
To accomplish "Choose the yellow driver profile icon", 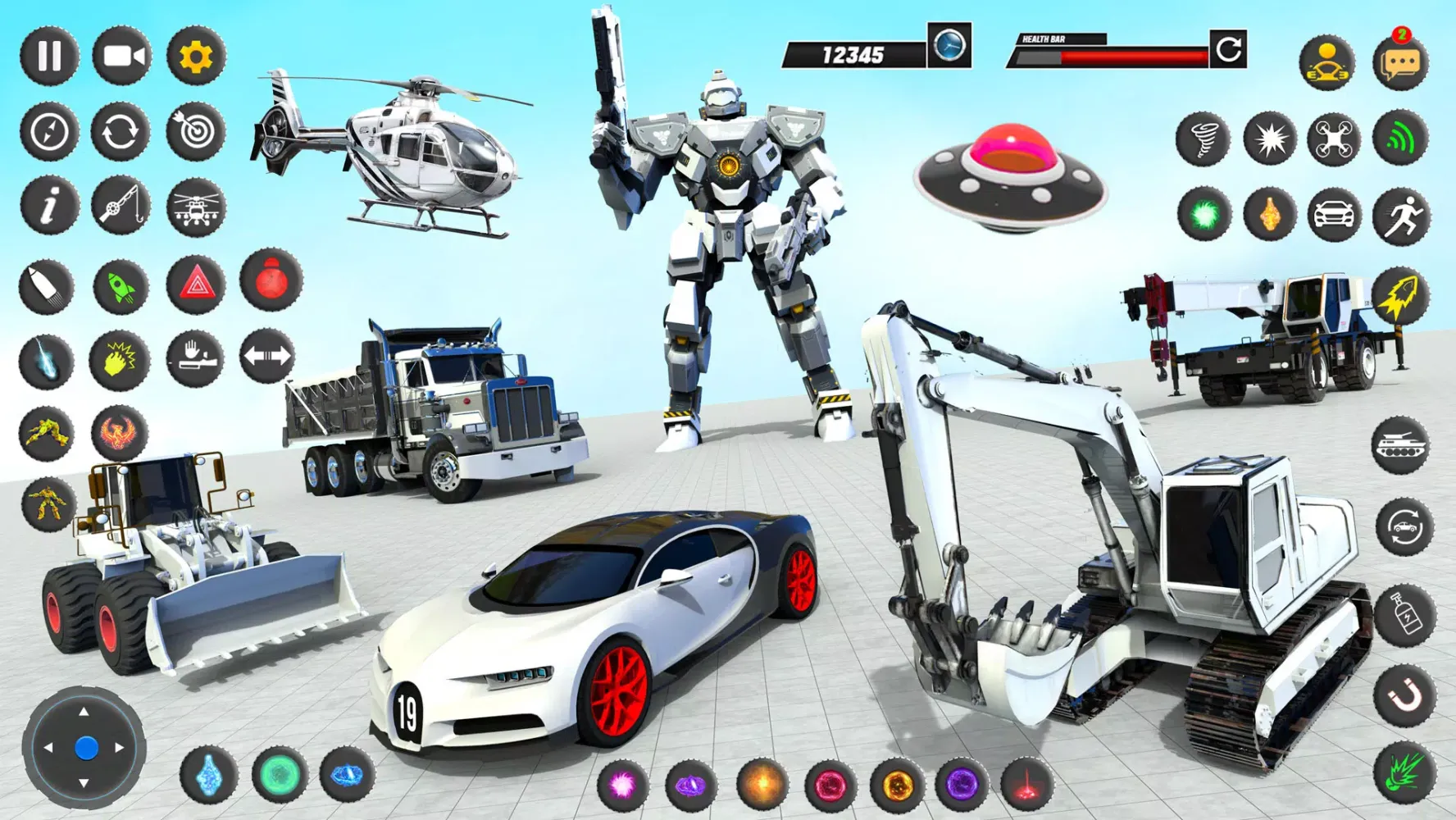I will [1326, 63].
